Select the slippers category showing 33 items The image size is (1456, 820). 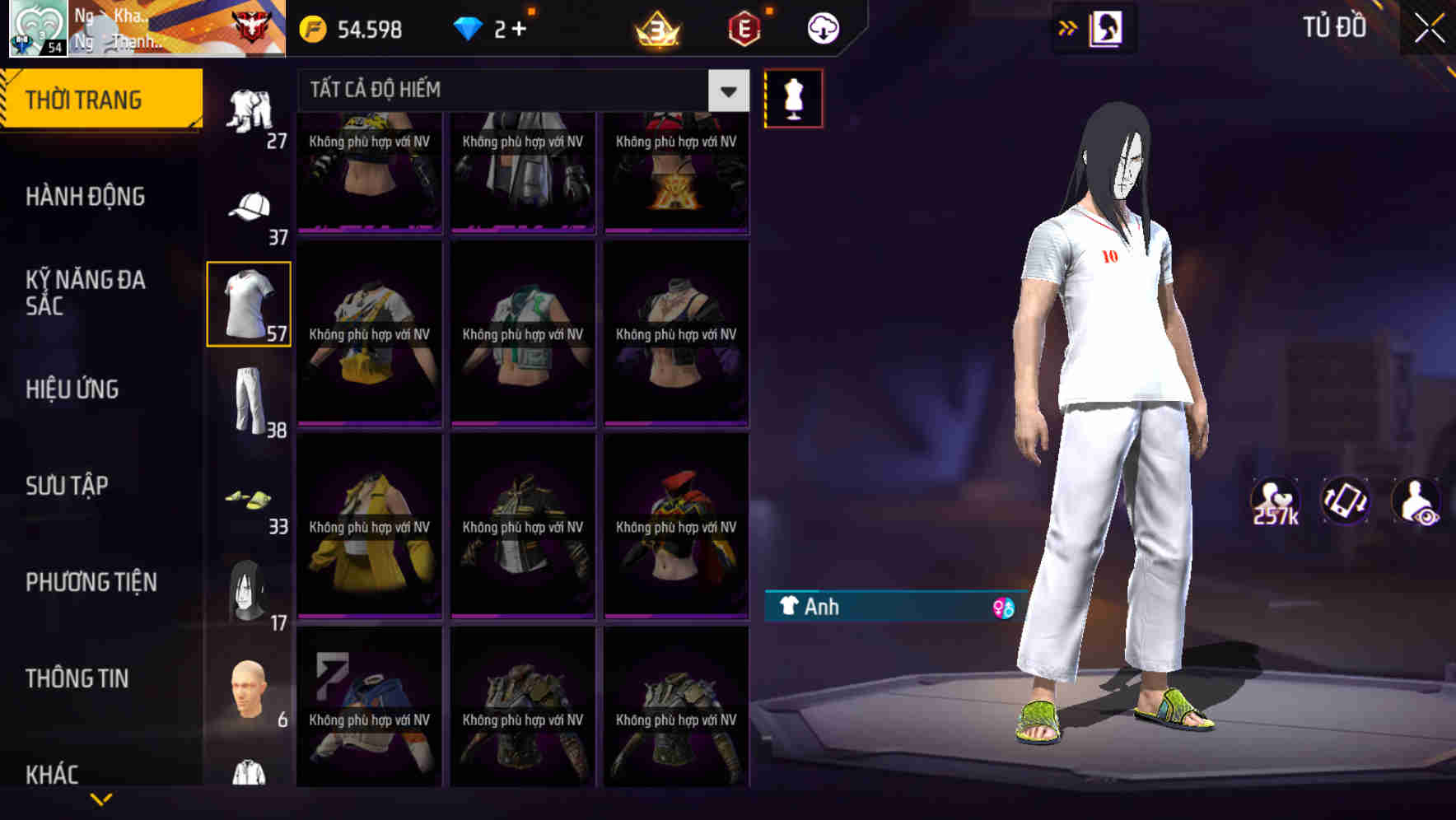coord(250,501)
